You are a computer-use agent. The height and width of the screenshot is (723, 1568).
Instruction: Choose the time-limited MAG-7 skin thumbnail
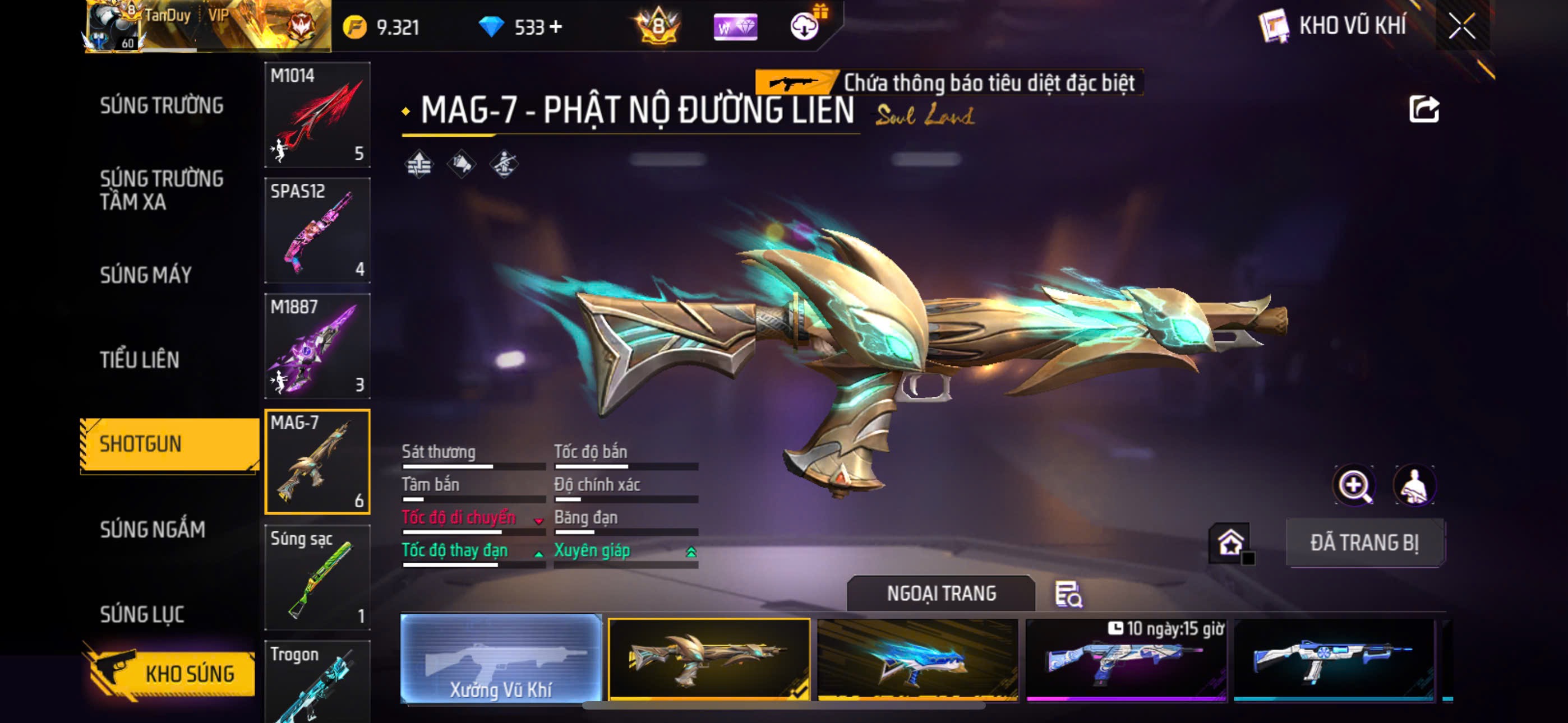(x=1126, y=660)
